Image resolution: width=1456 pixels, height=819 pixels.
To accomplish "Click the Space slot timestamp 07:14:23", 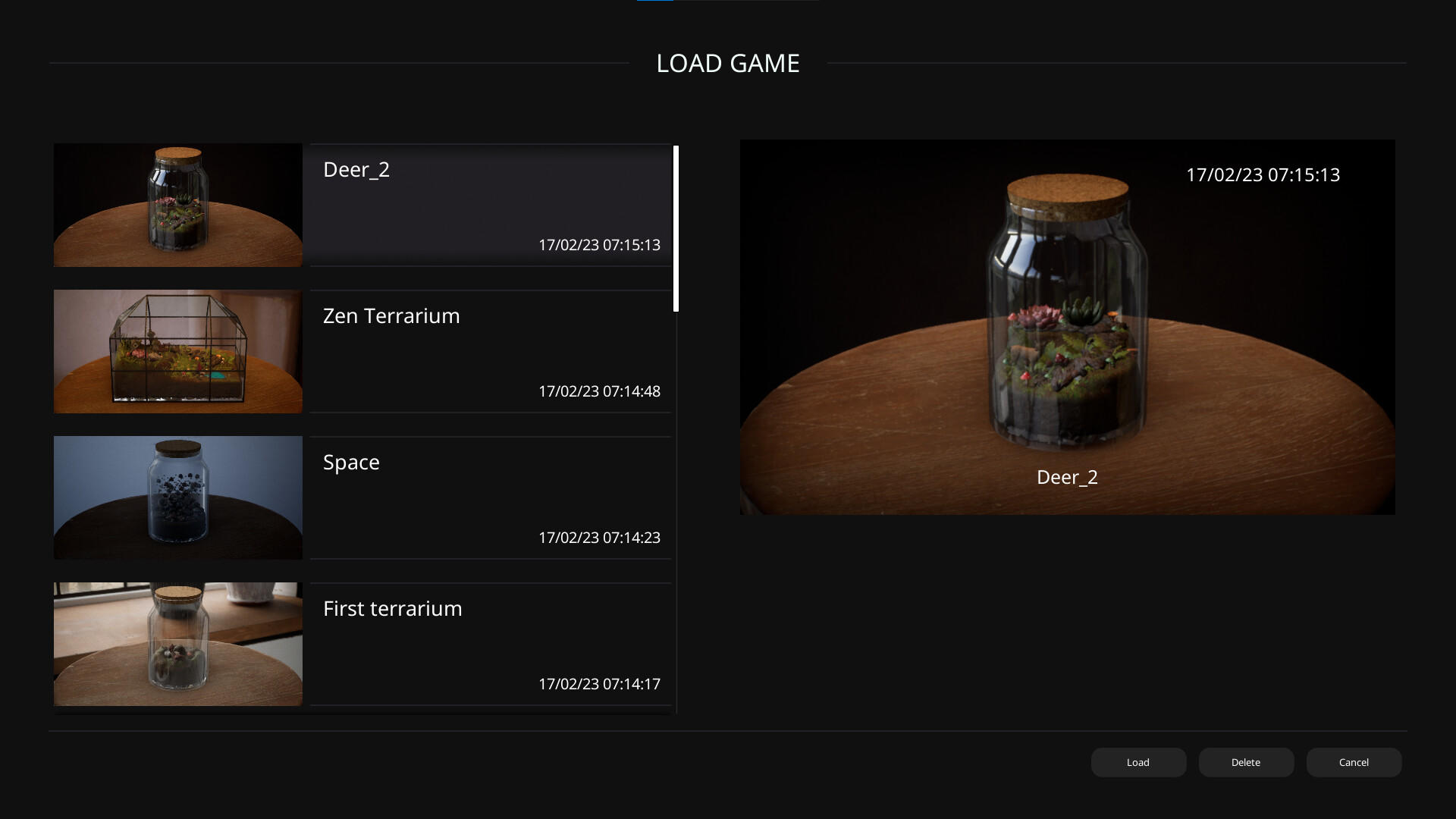I will tap(599, 537).
